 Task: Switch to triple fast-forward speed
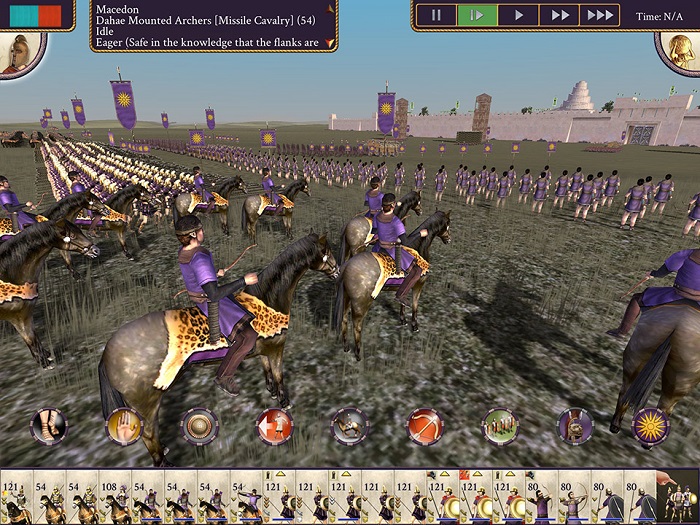[x=599, y=15]
